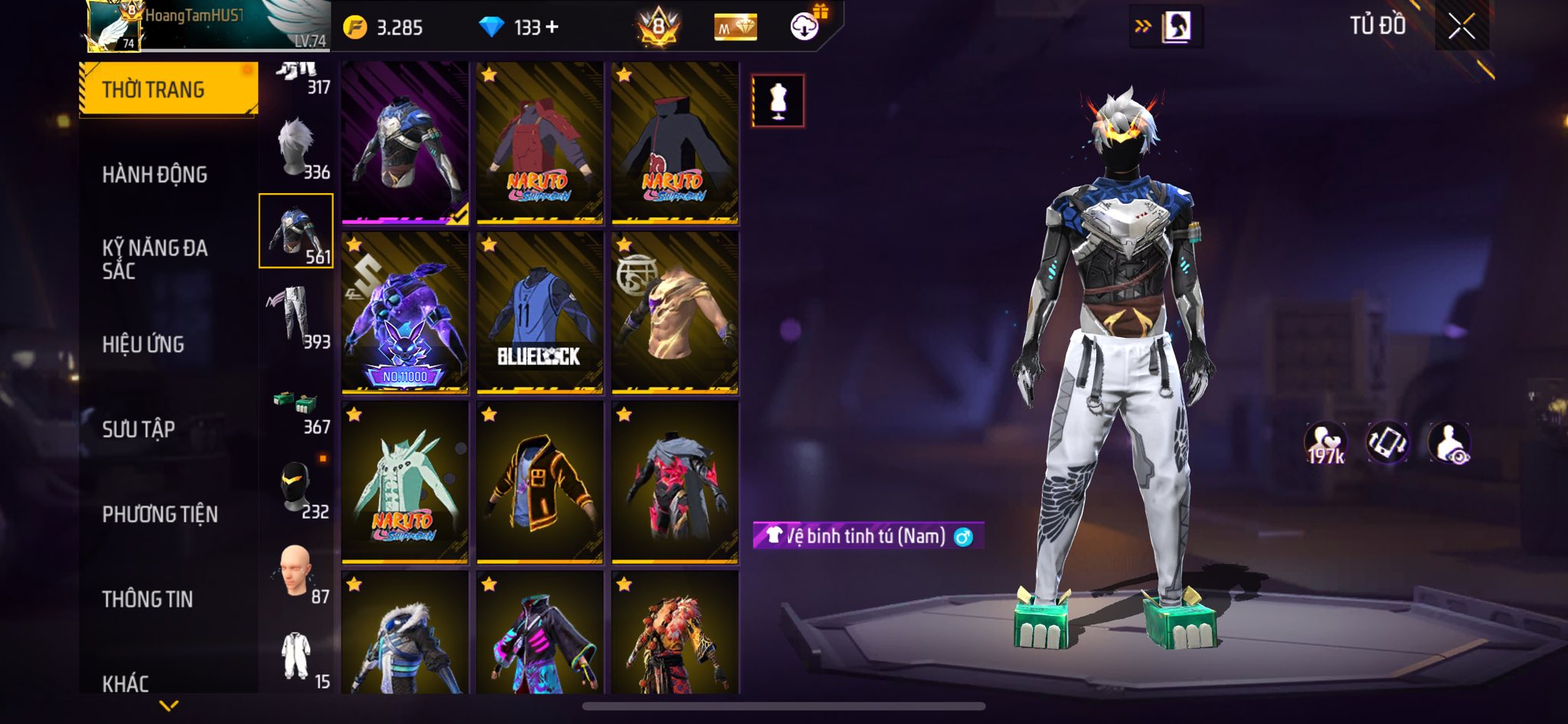Select the Bluelock blue jersey top
Screen dimensions: 1568x724
[x=540, y=313]
